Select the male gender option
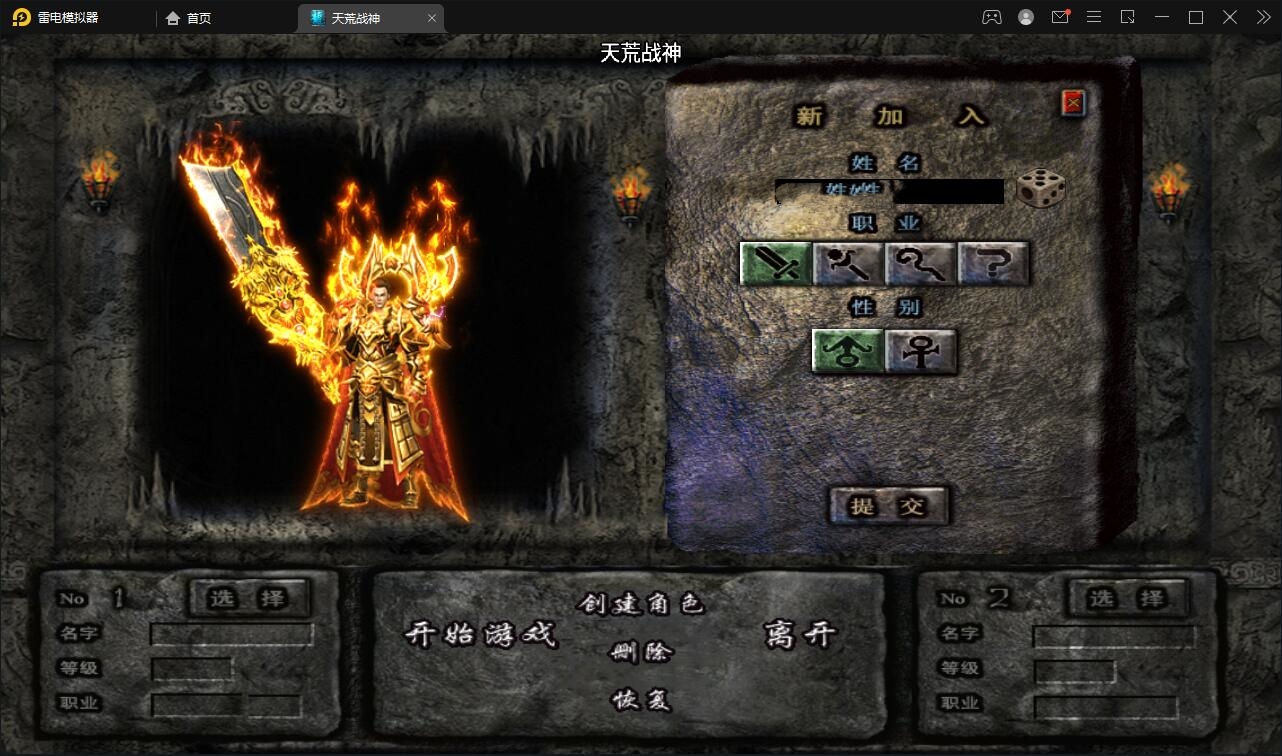The image size is (1282, 756). coord(847,352)
